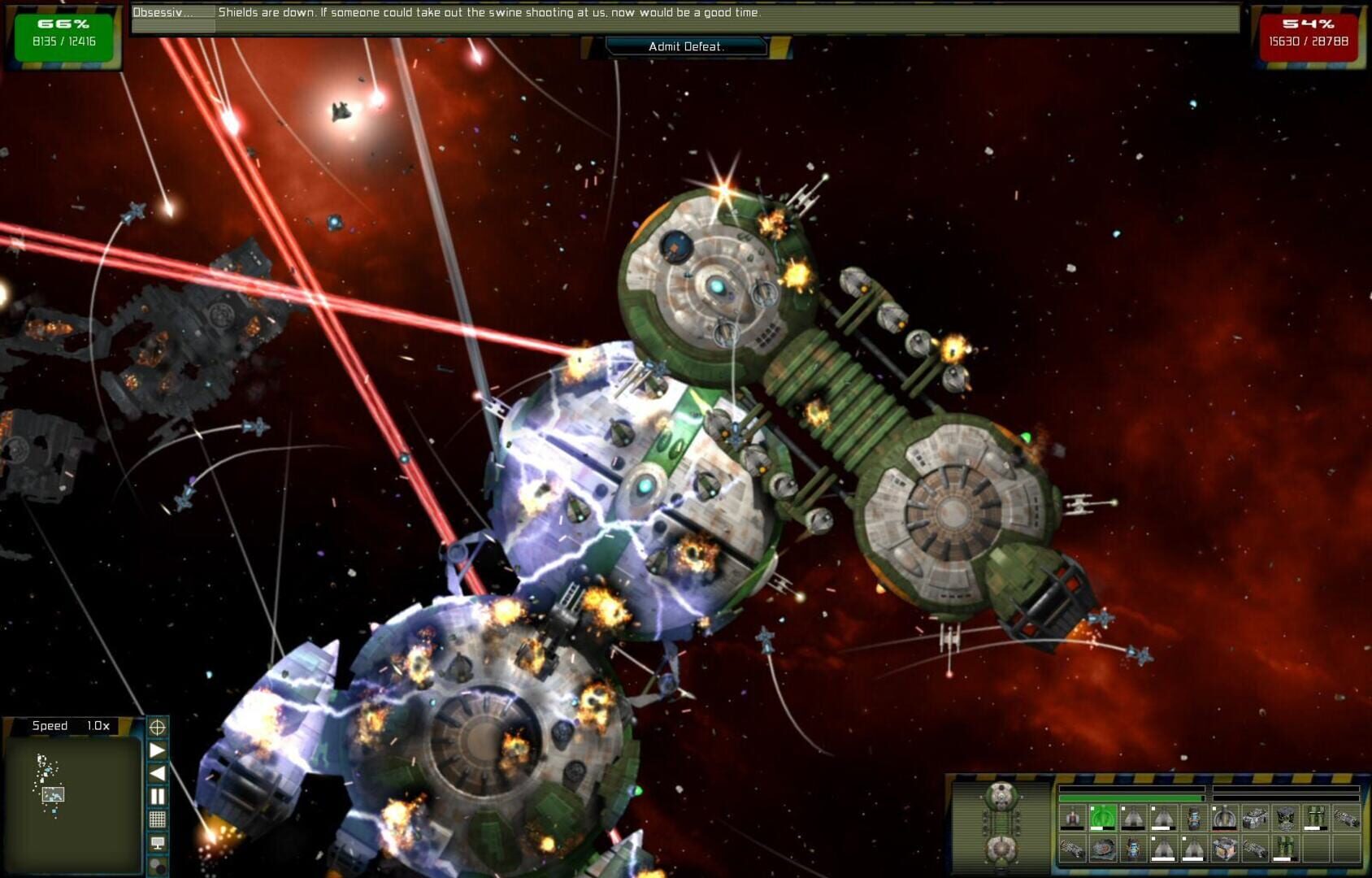The height and width of the screenshot is (878, 1372).
Task: Adjust the green hull integrity bar
Action: tap(1131, 798)
